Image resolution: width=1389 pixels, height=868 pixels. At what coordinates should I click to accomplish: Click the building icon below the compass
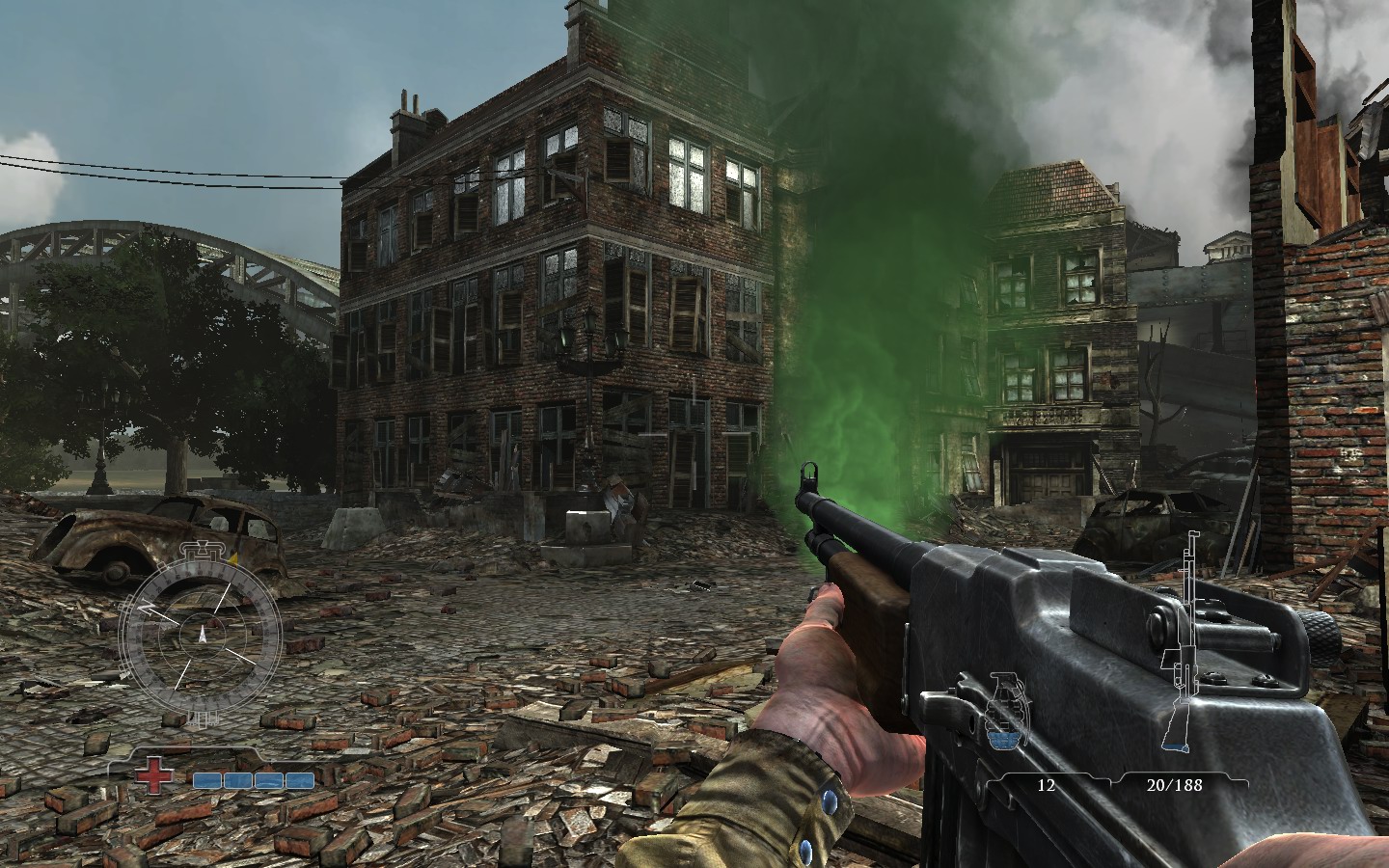pos(203,719)
